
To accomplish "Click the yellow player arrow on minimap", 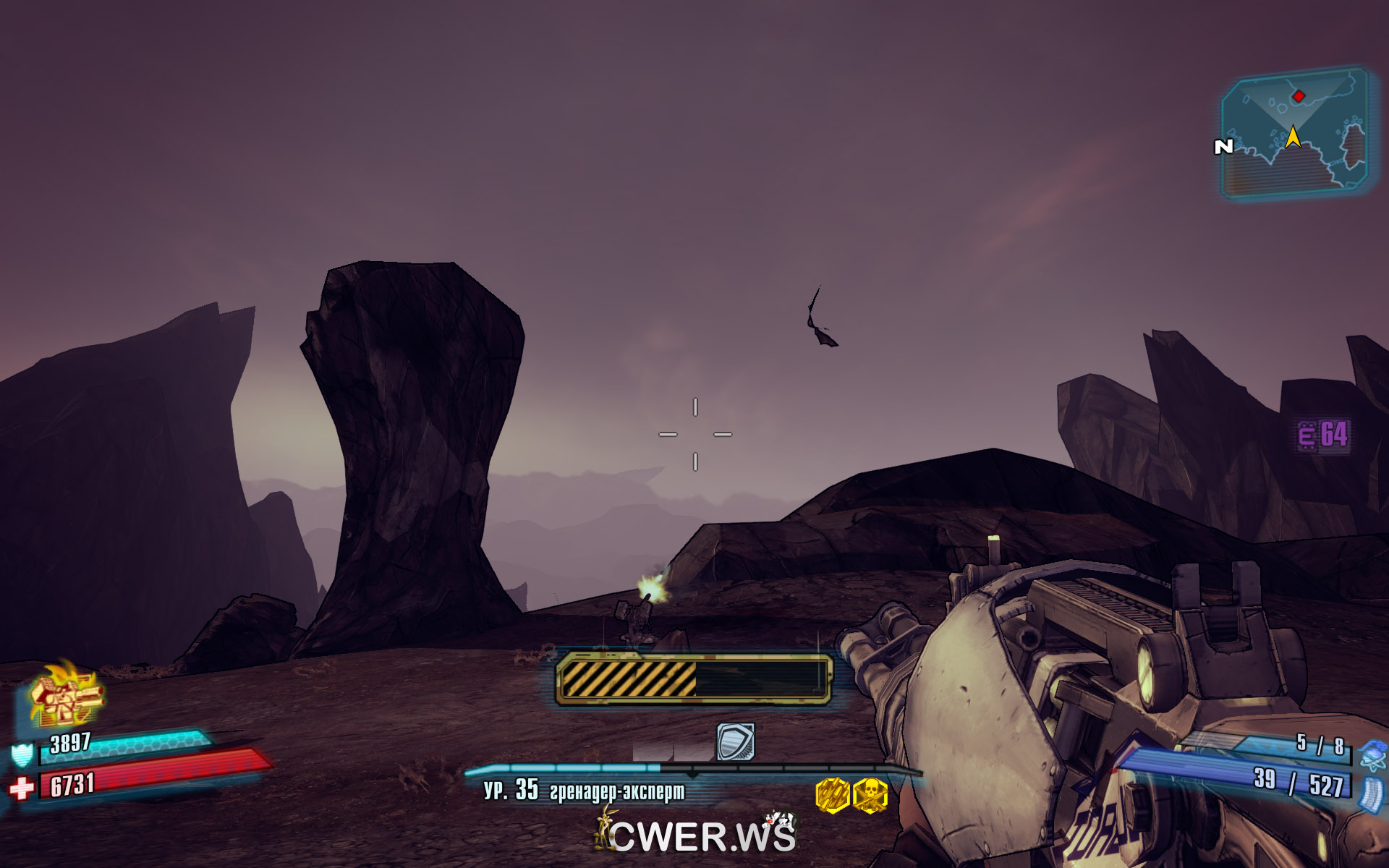I will 1293,137.
